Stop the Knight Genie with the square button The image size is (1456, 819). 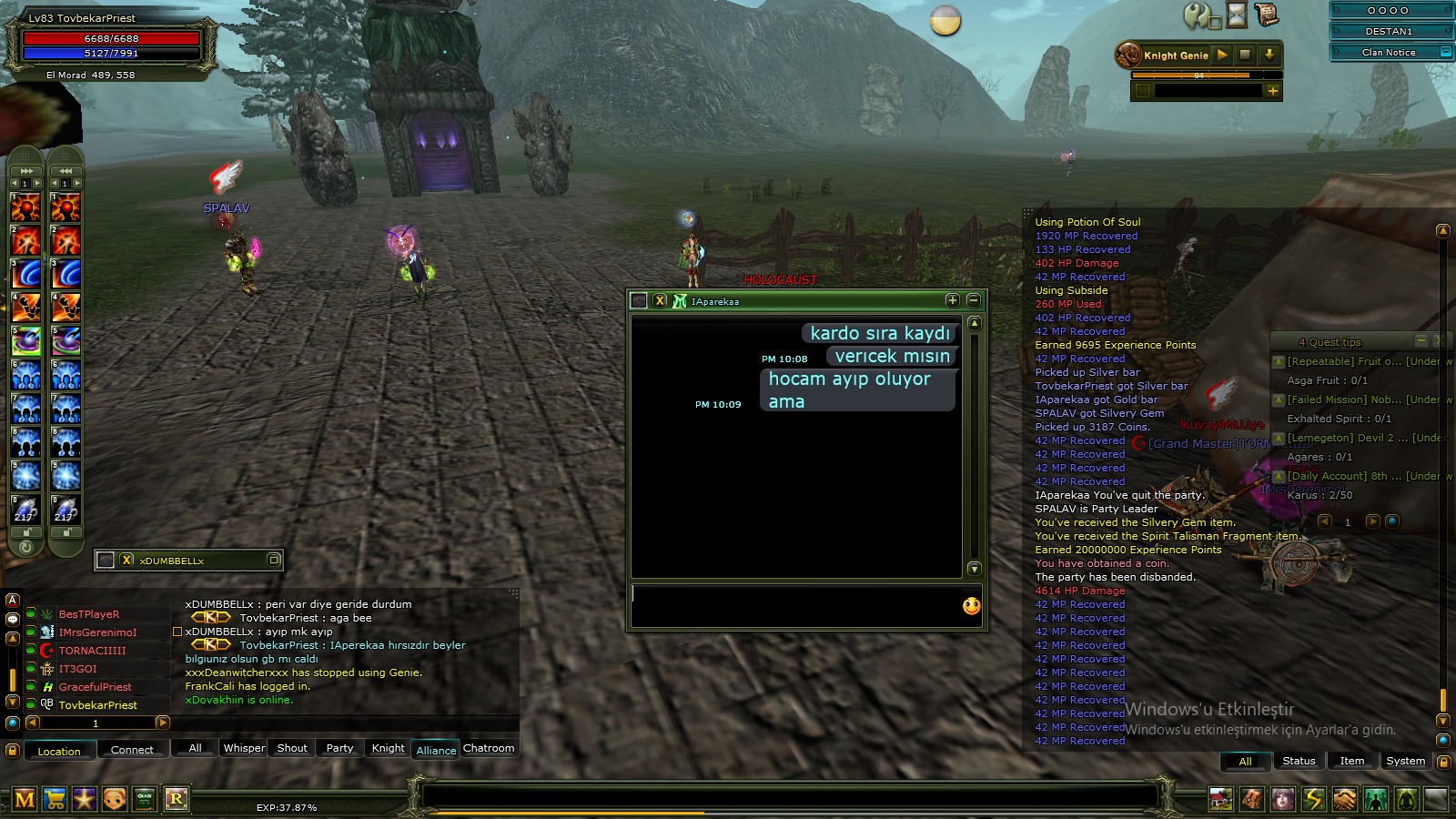(1245, 55)
